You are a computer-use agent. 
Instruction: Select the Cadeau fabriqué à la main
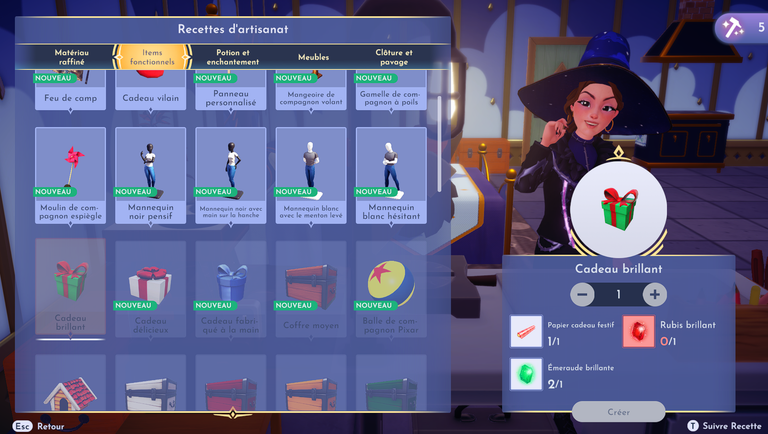[x=230, y=288]
